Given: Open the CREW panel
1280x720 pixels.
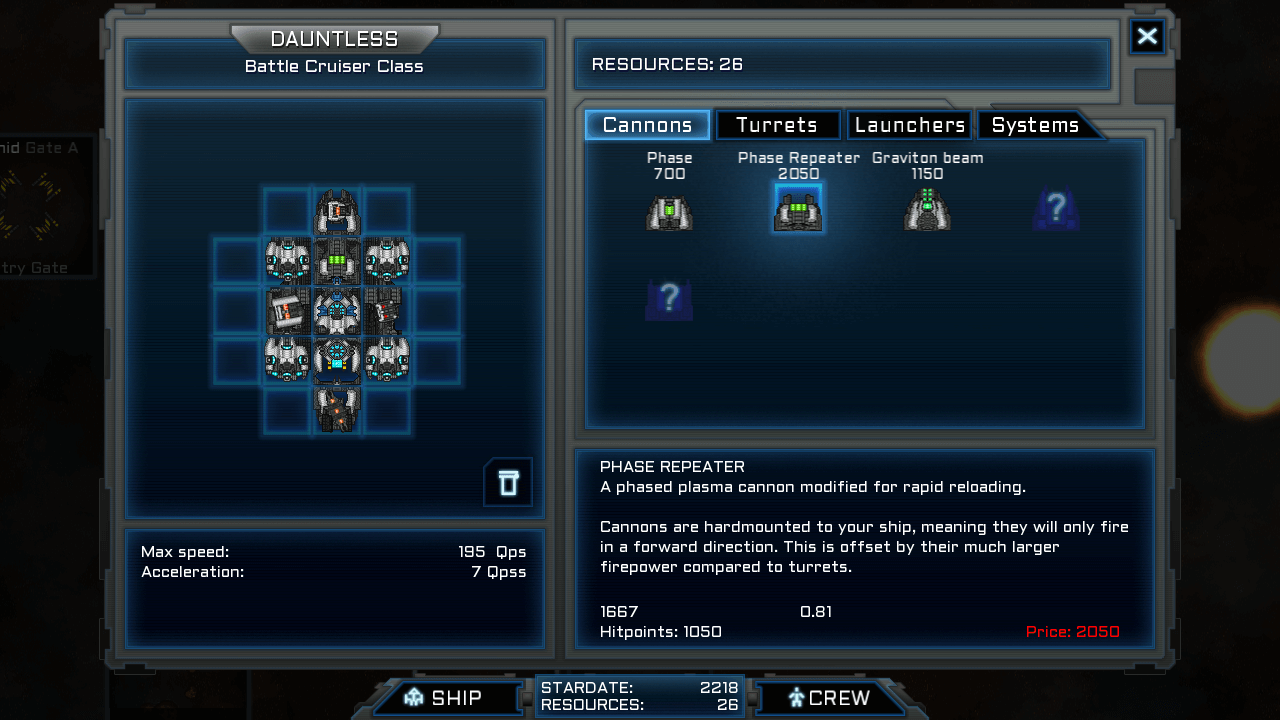Looking at the screenshot, I should coord(829,698).
